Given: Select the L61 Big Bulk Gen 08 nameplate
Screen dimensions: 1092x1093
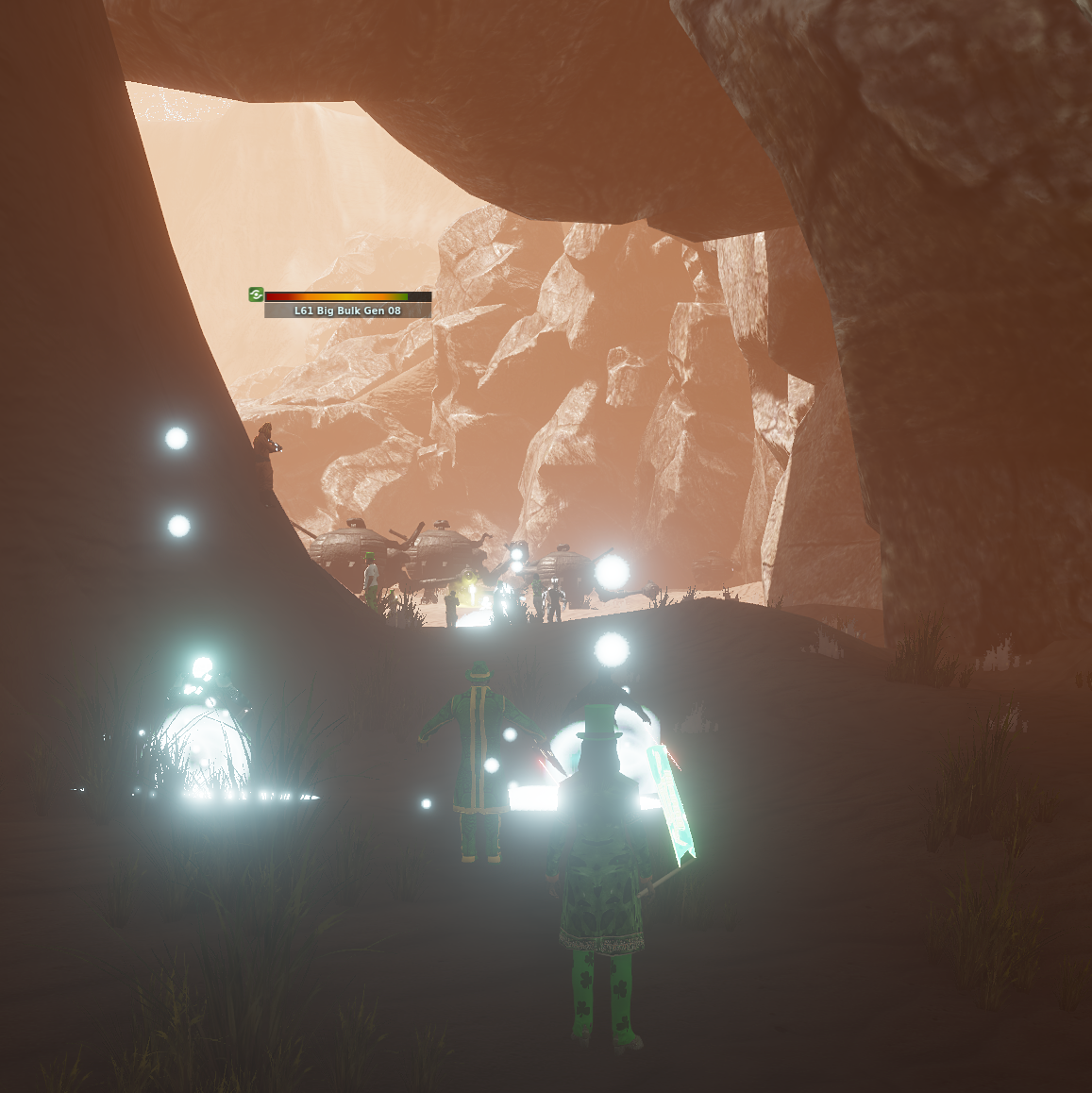Looking at the screenshot, I should tap(347, 311).
